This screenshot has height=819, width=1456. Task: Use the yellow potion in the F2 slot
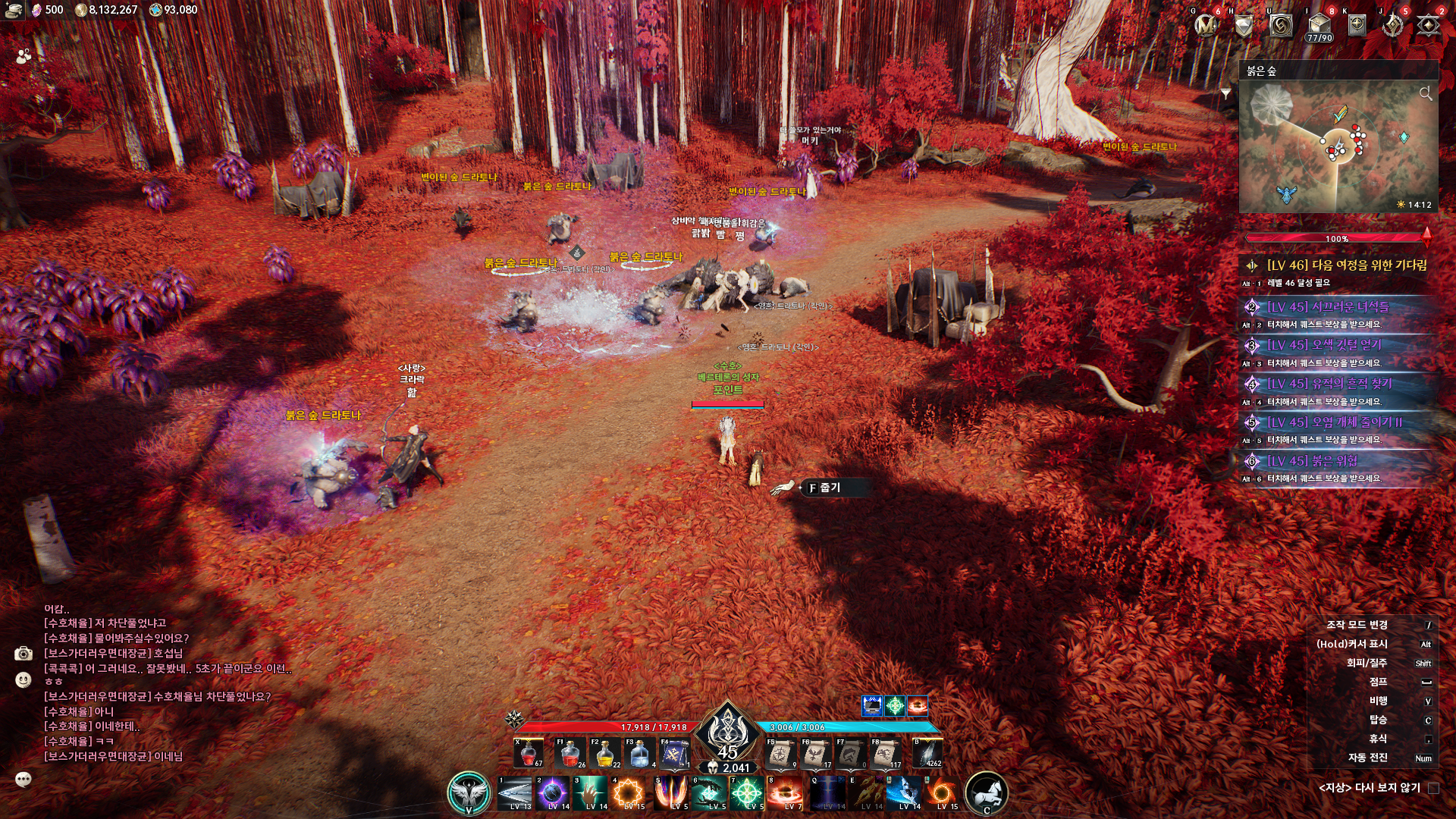pos(606,753)
